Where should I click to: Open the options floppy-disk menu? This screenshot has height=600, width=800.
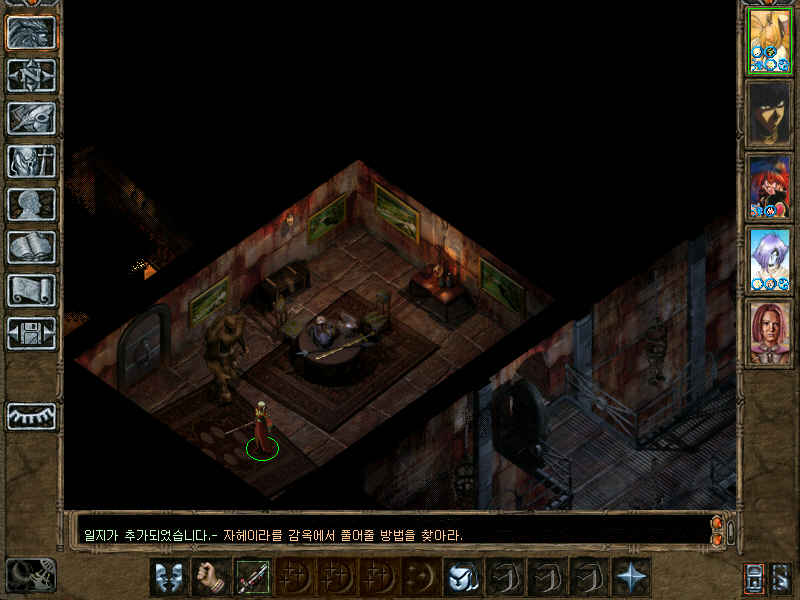pyautogui.click(x=31, y=333)
